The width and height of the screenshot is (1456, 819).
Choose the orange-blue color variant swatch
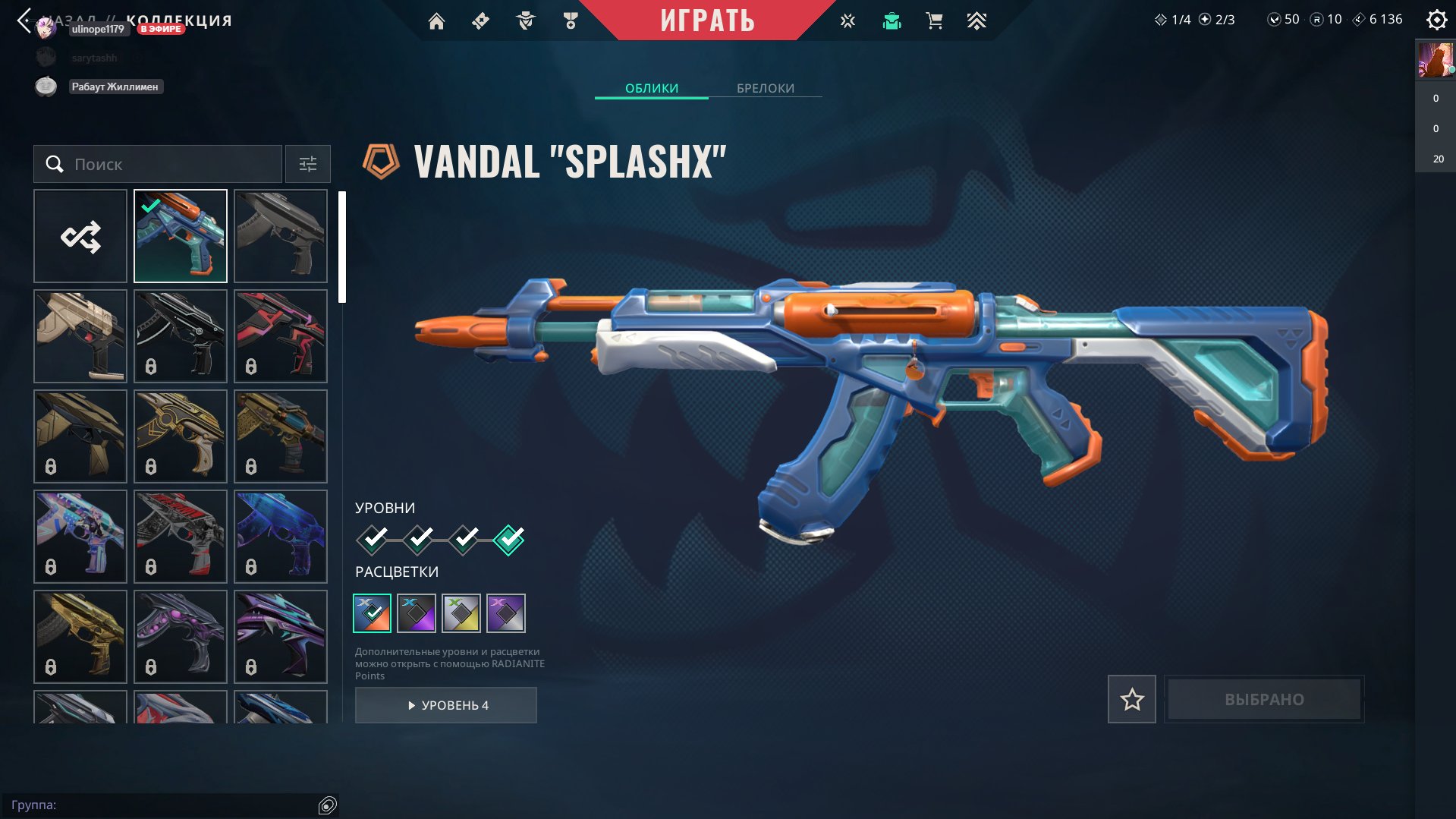tap(372, 613)
